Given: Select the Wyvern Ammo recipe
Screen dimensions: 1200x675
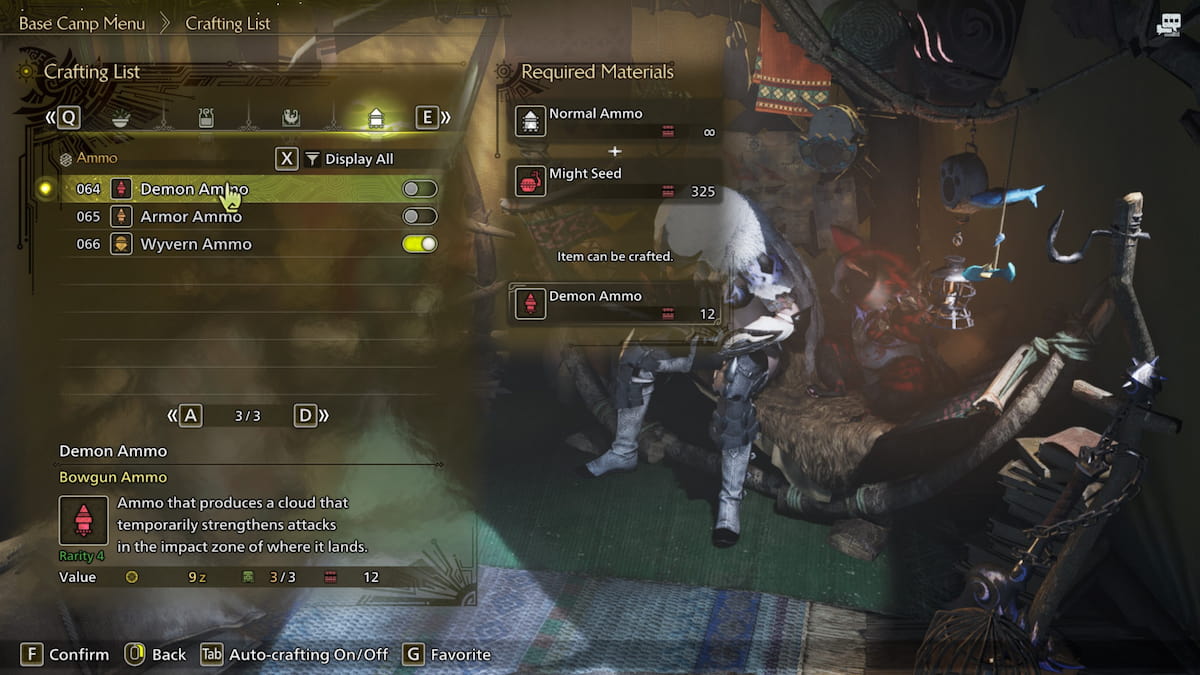Looking at the screenshot, I should (195, 244).
